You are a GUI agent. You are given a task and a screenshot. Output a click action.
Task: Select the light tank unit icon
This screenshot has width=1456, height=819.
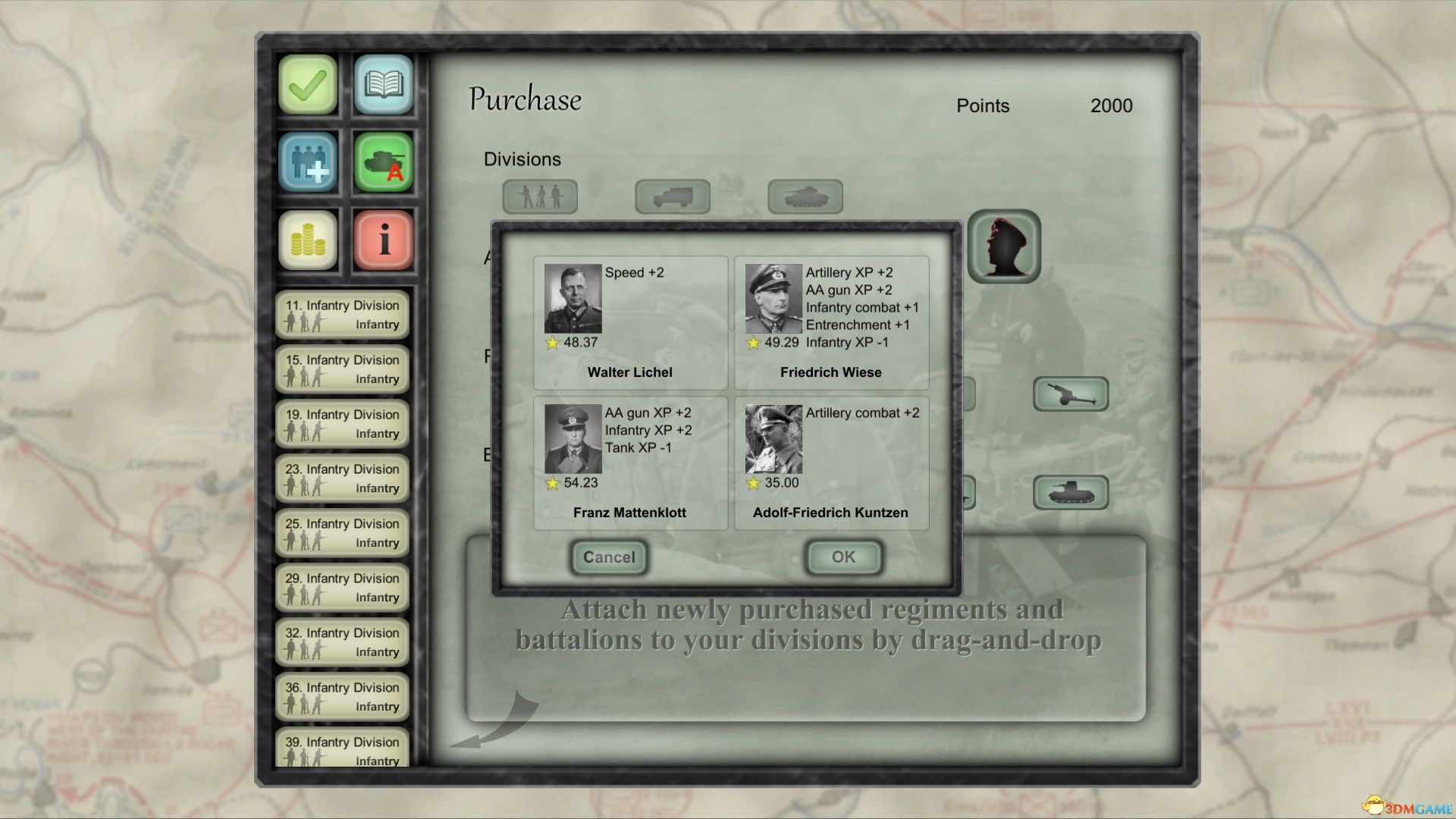[1072, 491]
